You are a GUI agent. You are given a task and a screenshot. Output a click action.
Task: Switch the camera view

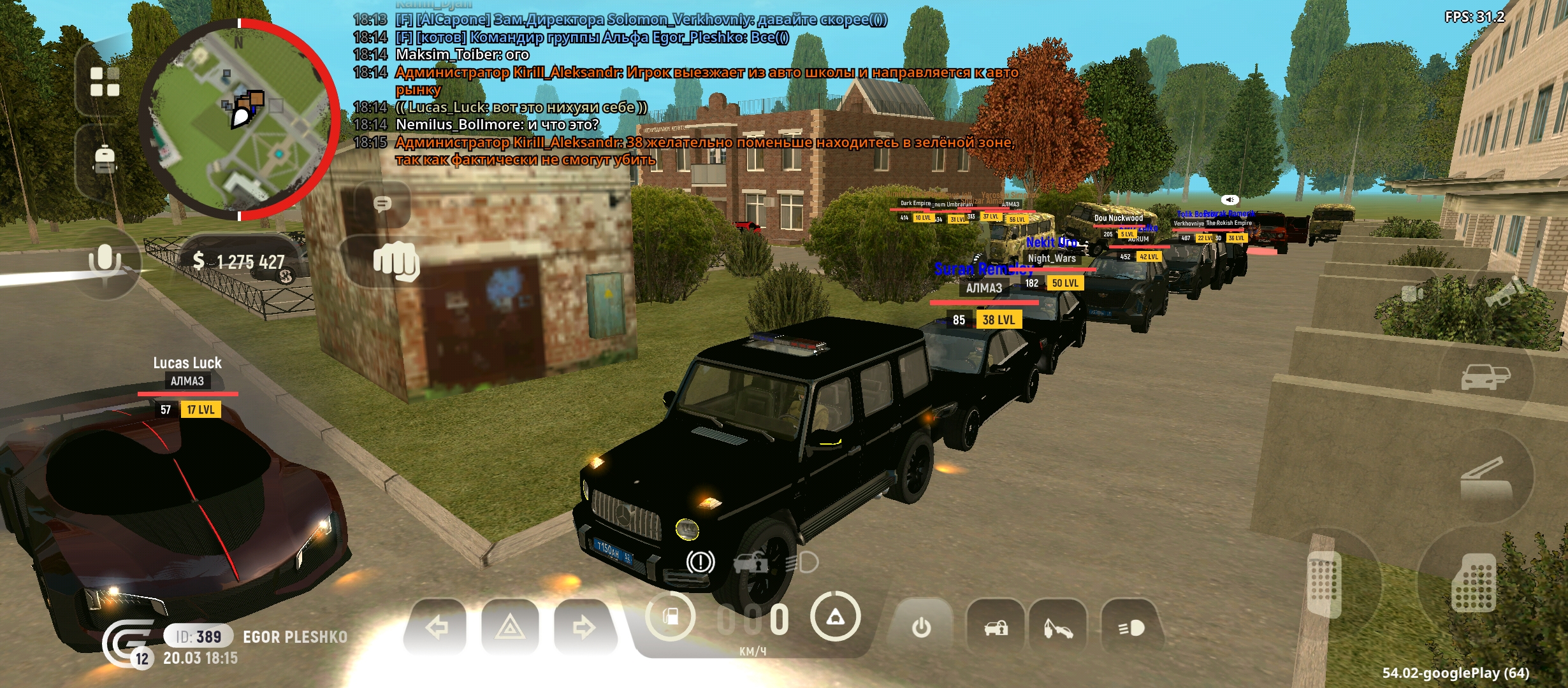tap(1412, 294)
